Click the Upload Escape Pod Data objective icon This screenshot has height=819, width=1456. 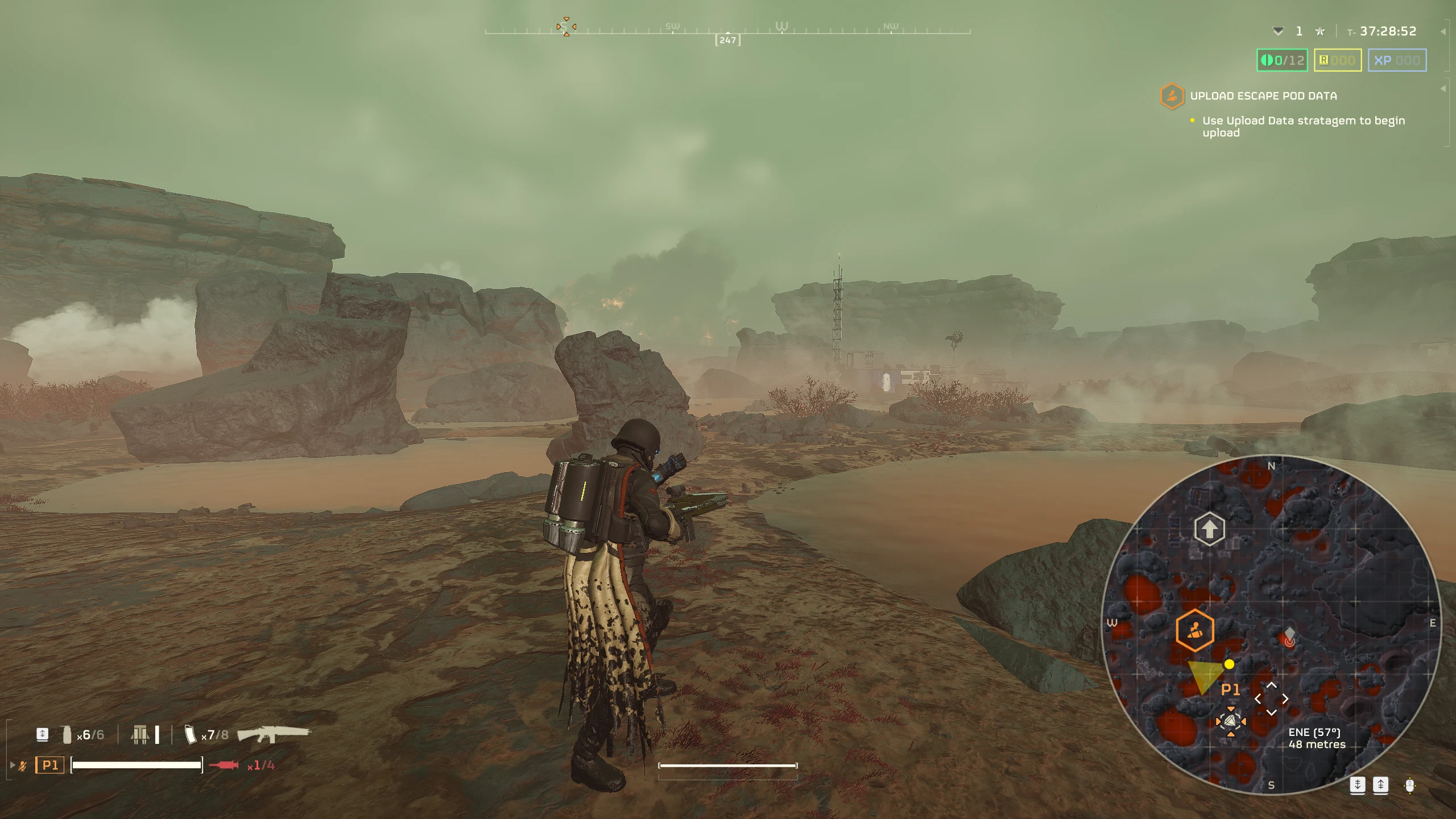[x=1172, y=96]
